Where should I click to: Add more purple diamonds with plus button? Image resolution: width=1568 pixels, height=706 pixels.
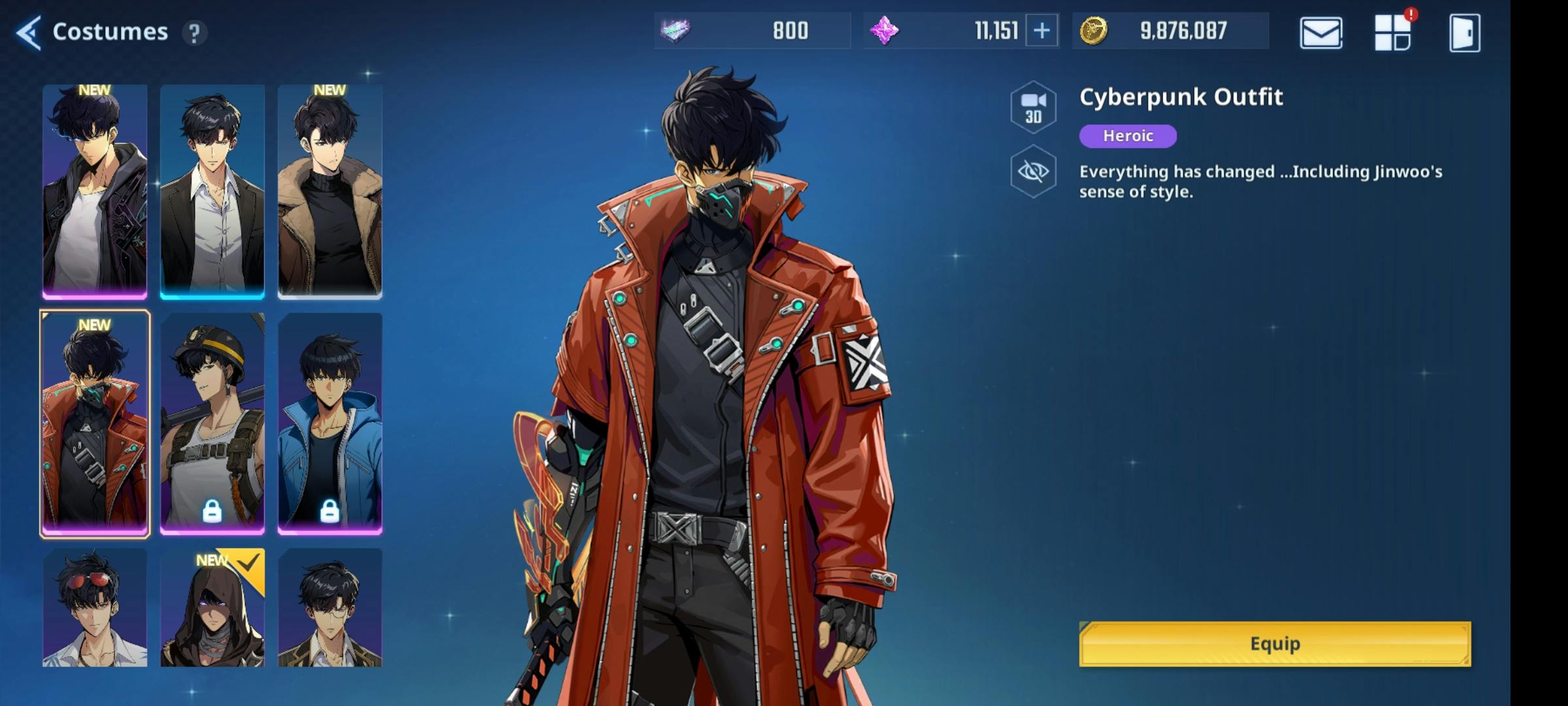pos(1041,31)
